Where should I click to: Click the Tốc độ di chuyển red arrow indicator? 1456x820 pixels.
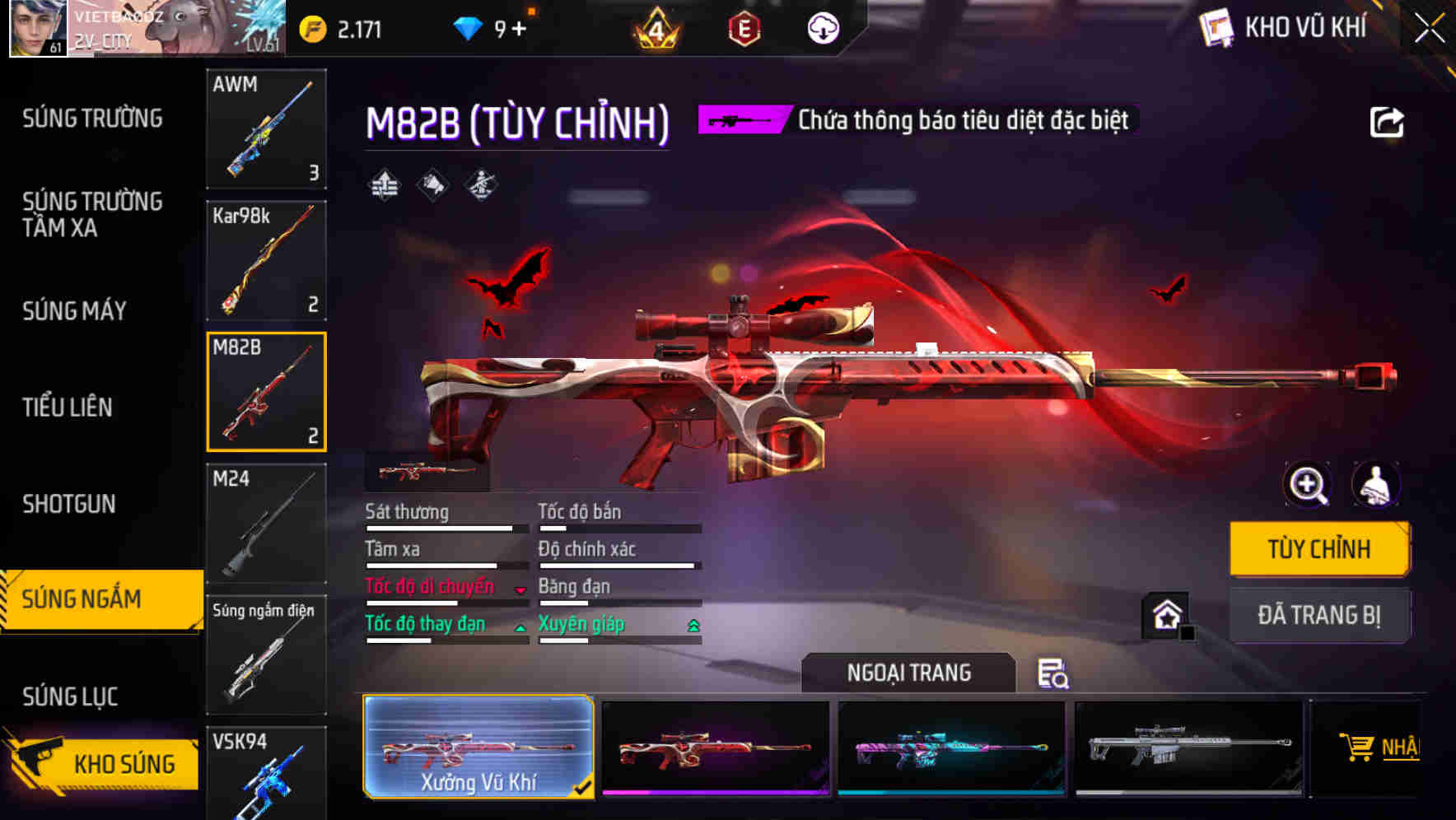click(520, 589)
